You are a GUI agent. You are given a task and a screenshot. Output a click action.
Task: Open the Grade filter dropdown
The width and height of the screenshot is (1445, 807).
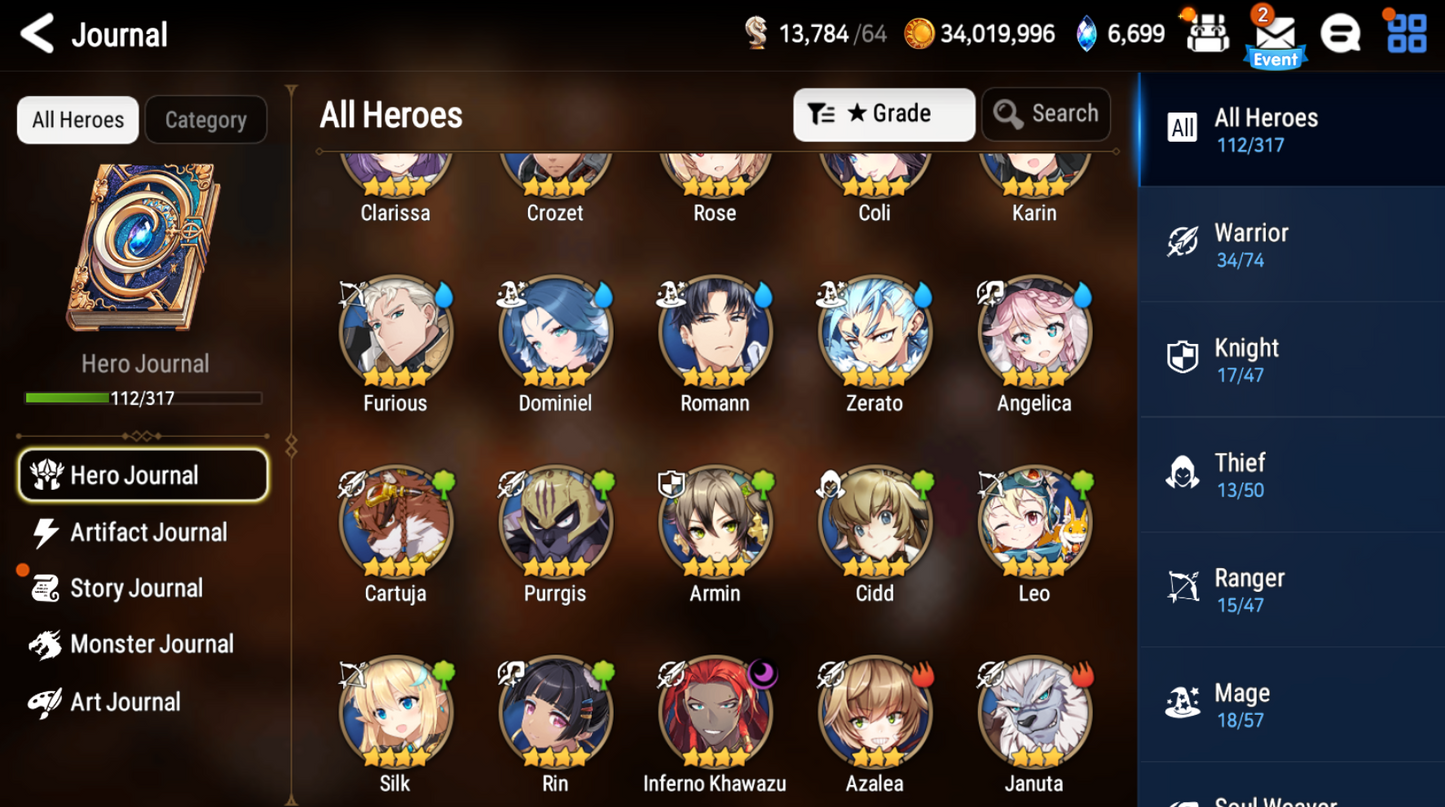pos(883,114)
